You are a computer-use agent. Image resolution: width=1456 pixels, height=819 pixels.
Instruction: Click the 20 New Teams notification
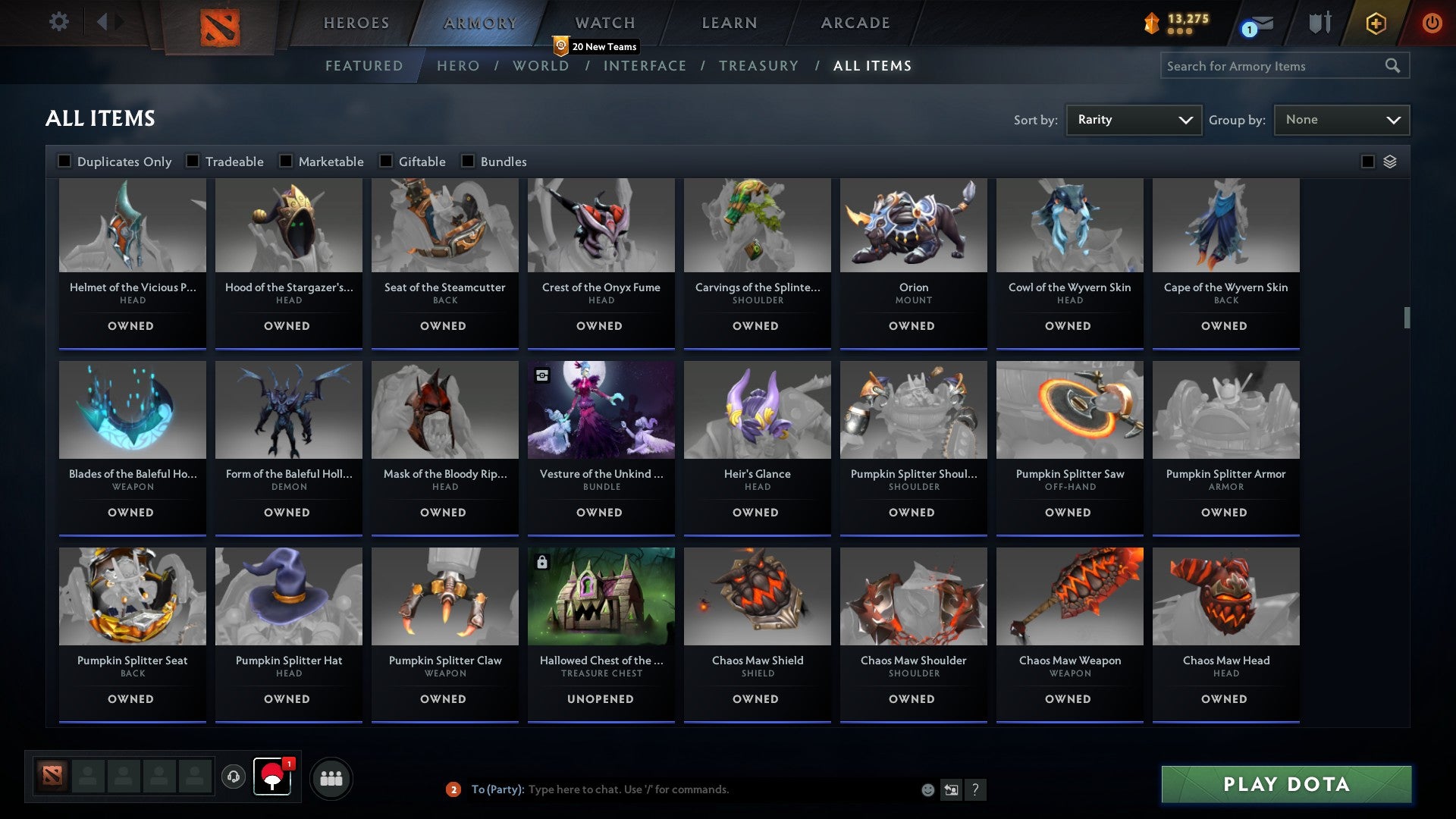click(597, 46)
